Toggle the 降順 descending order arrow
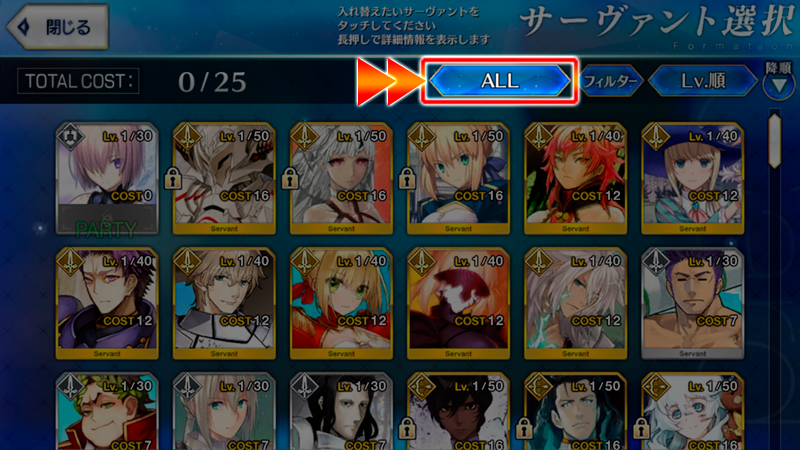The width and height of the screenshot is (800, 450). point(777,83)
